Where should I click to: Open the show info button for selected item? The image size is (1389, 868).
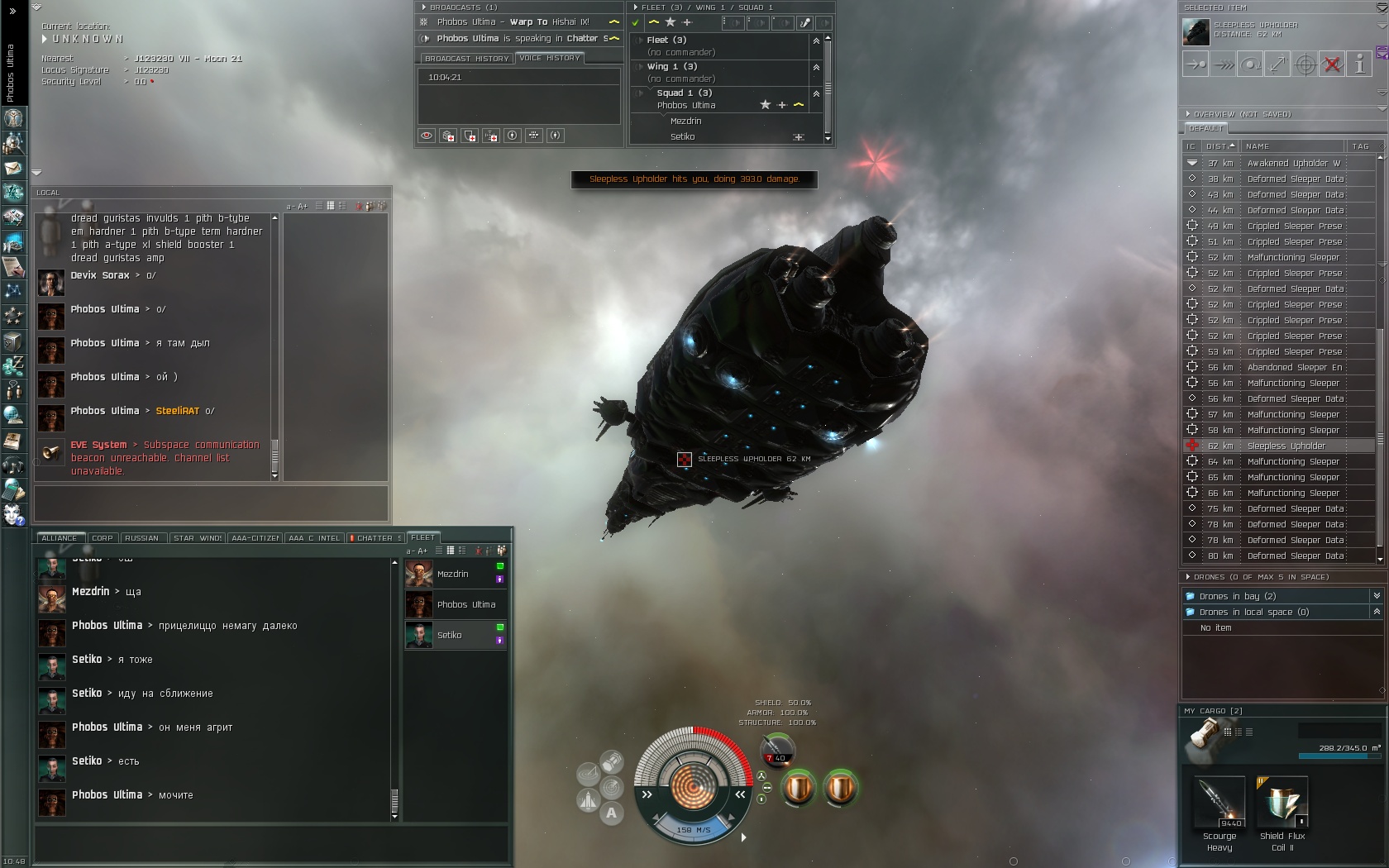click(1359, 64)
